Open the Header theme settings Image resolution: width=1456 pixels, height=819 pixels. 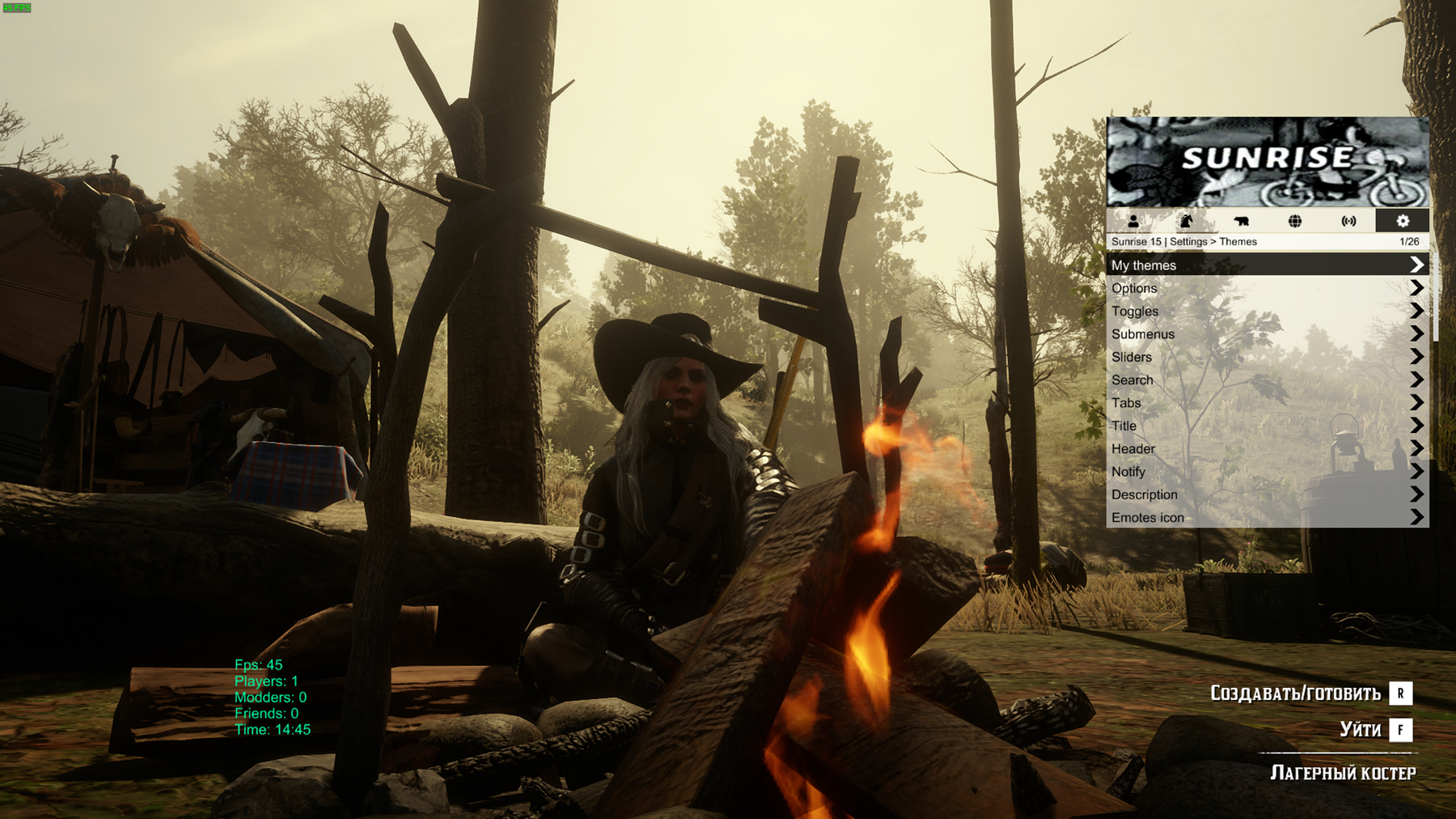1267,448
